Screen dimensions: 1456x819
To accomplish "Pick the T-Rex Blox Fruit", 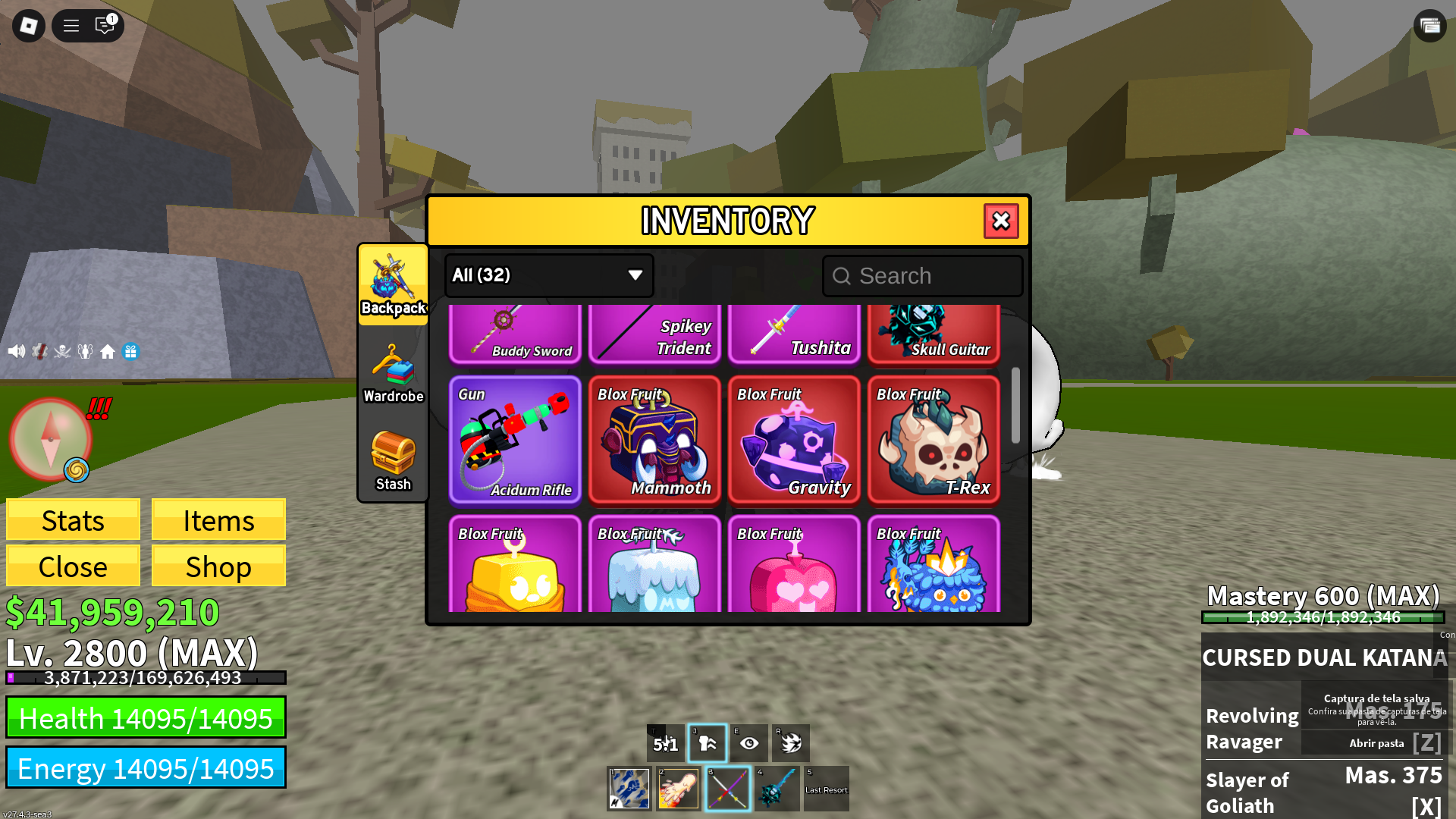I will (x=934, y=440).
